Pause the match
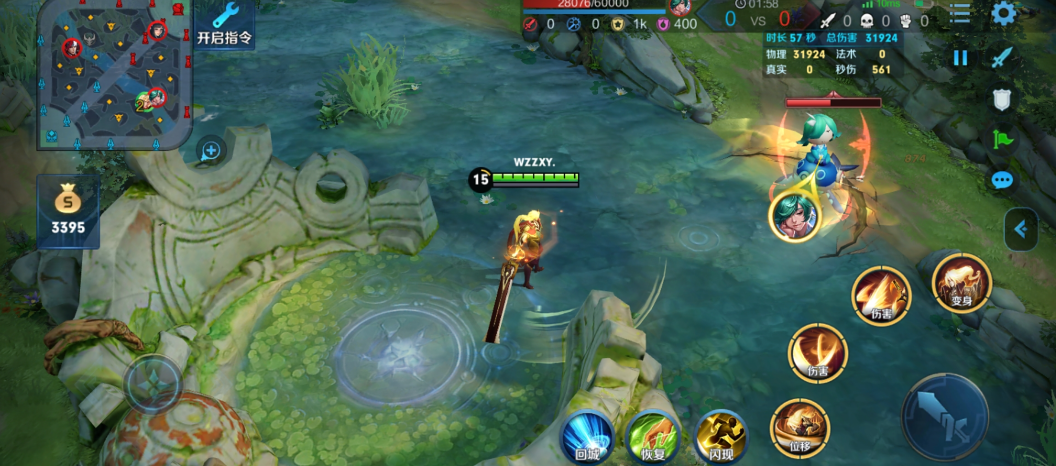 click(960, 58)
